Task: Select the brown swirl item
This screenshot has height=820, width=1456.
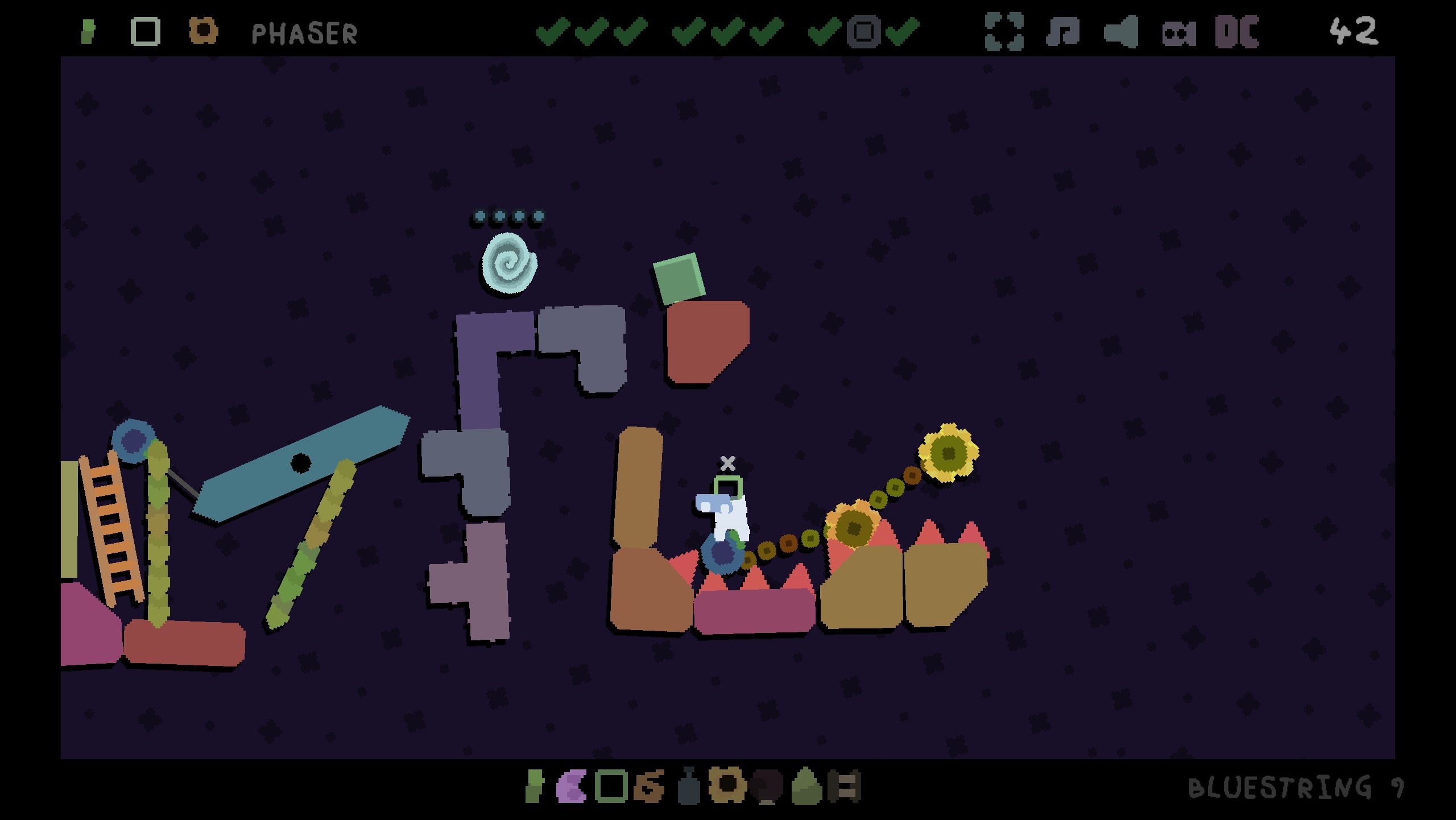Action: pyautogui.click(x=649, y=787)
